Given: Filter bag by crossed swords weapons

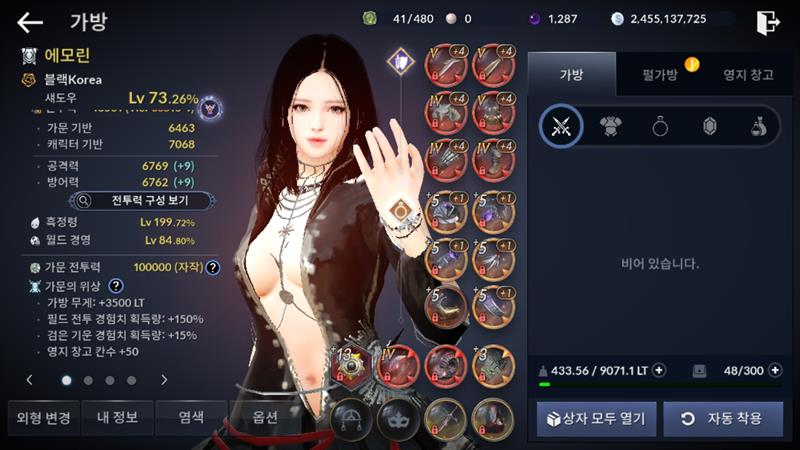Looking at the screenshot, I should 561,126.
